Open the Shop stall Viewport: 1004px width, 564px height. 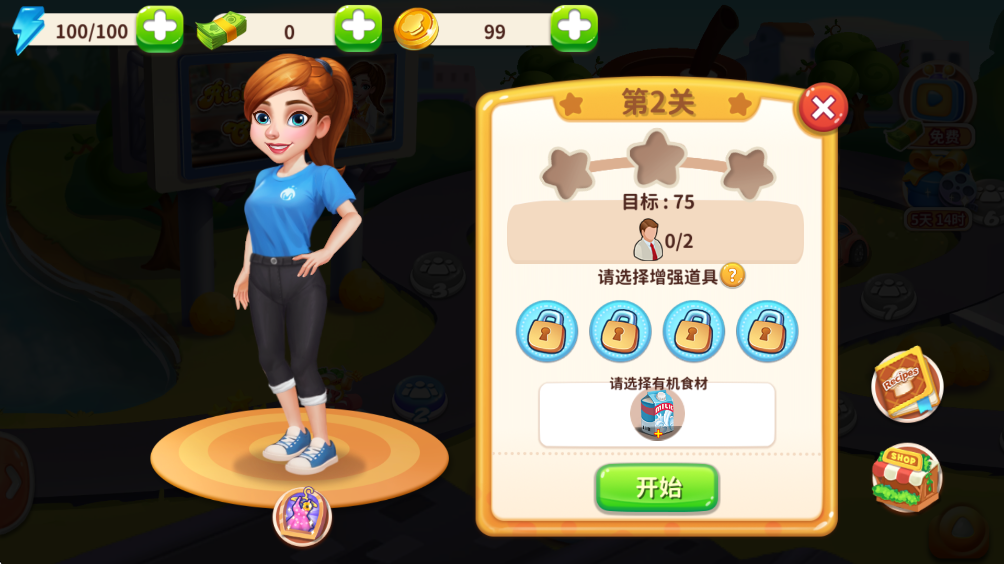pyautogui.click(x=906, y=477)
